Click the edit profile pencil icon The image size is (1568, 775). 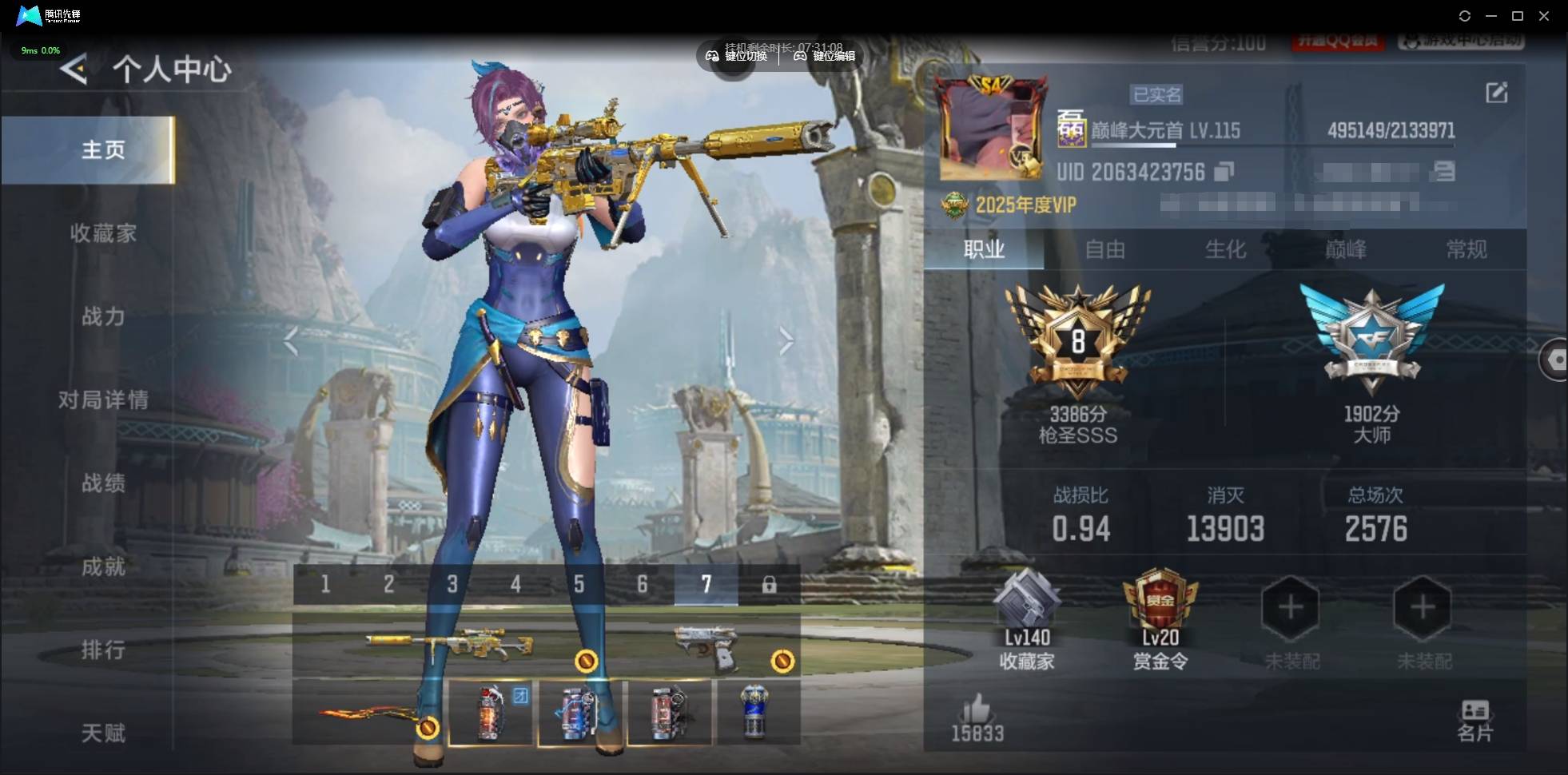(1496, 93)
